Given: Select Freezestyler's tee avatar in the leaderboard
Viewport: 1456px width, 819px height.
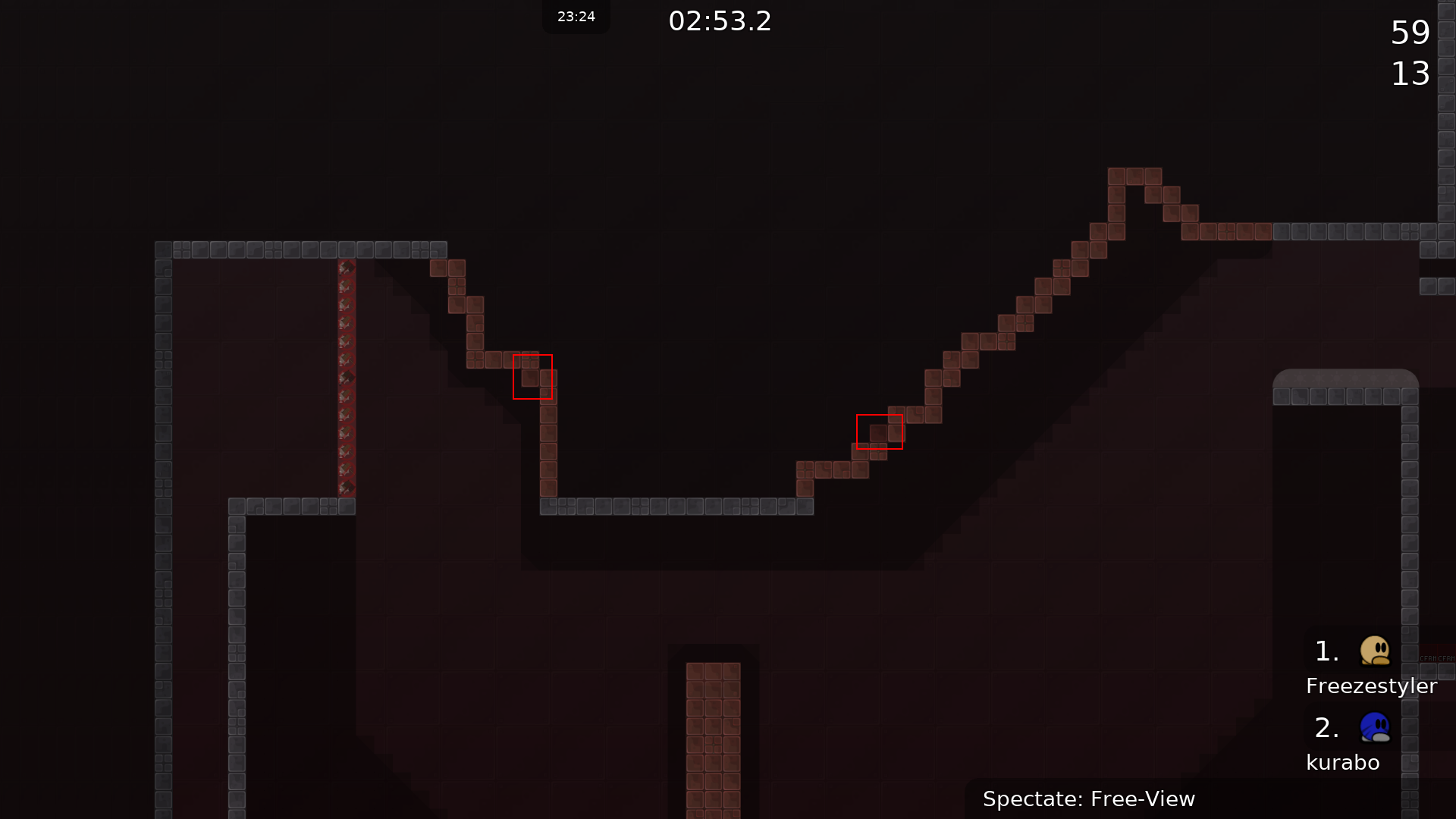Looking at the screenshot, I should [x=1375, y=651].
